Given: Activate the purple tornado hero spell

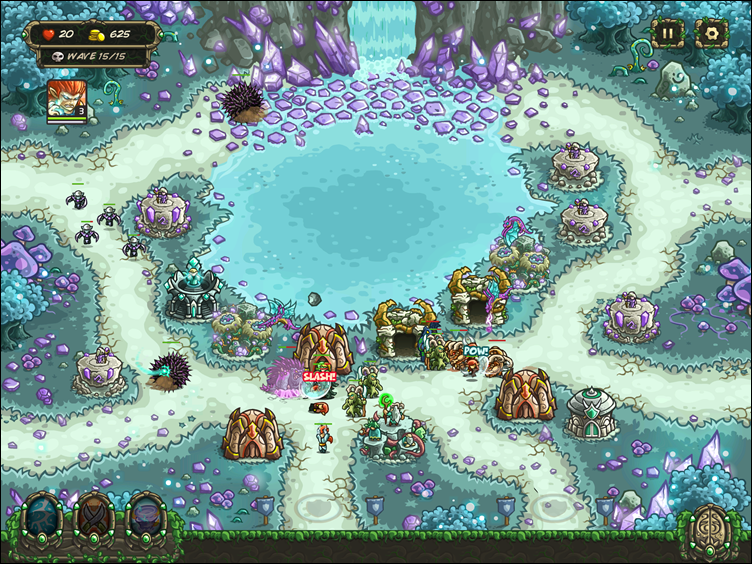Looking at the screenshot, I should [x=146, y=516].
